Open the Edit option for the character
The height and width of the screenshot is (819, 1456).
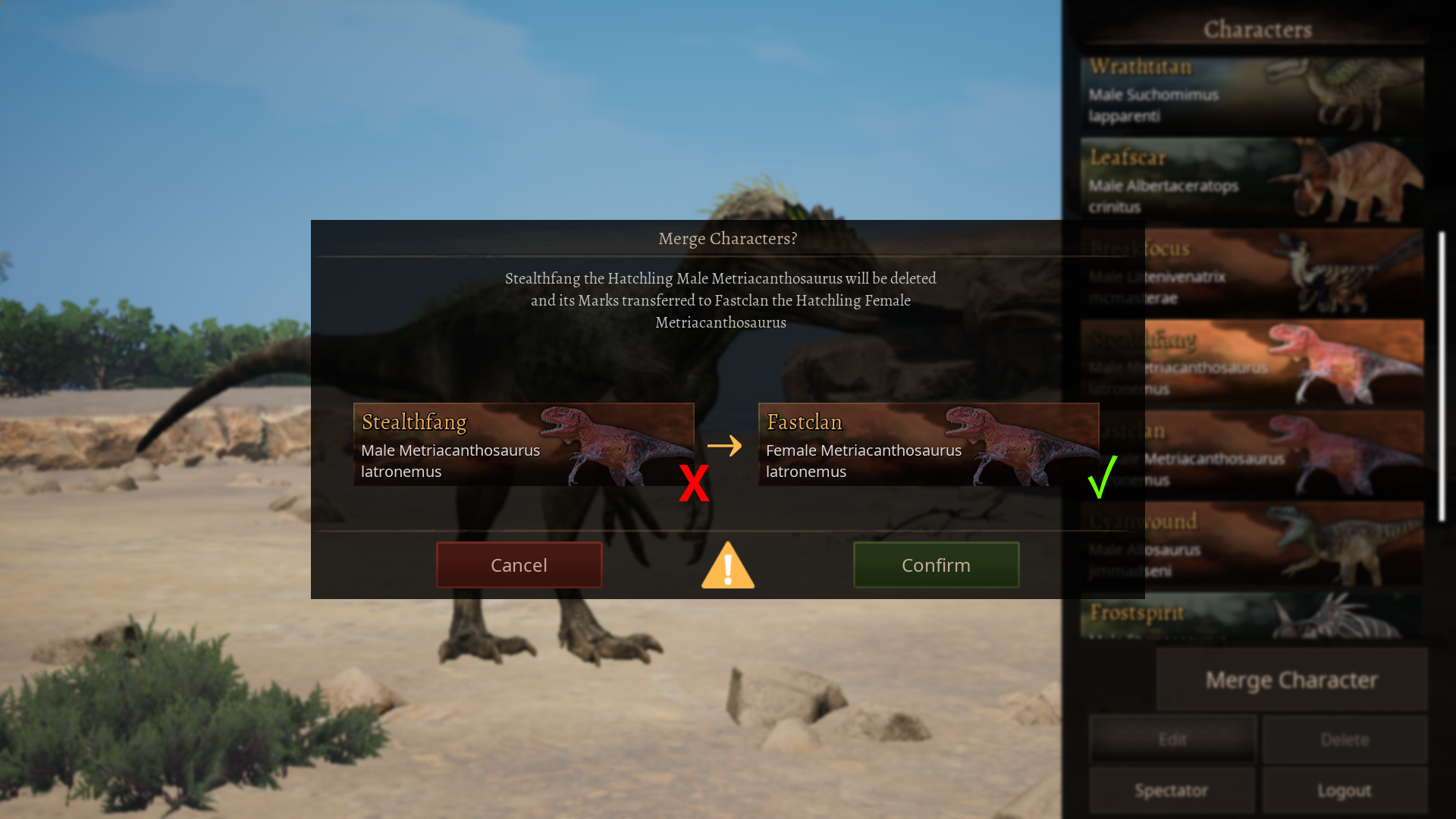point(1172,739)
